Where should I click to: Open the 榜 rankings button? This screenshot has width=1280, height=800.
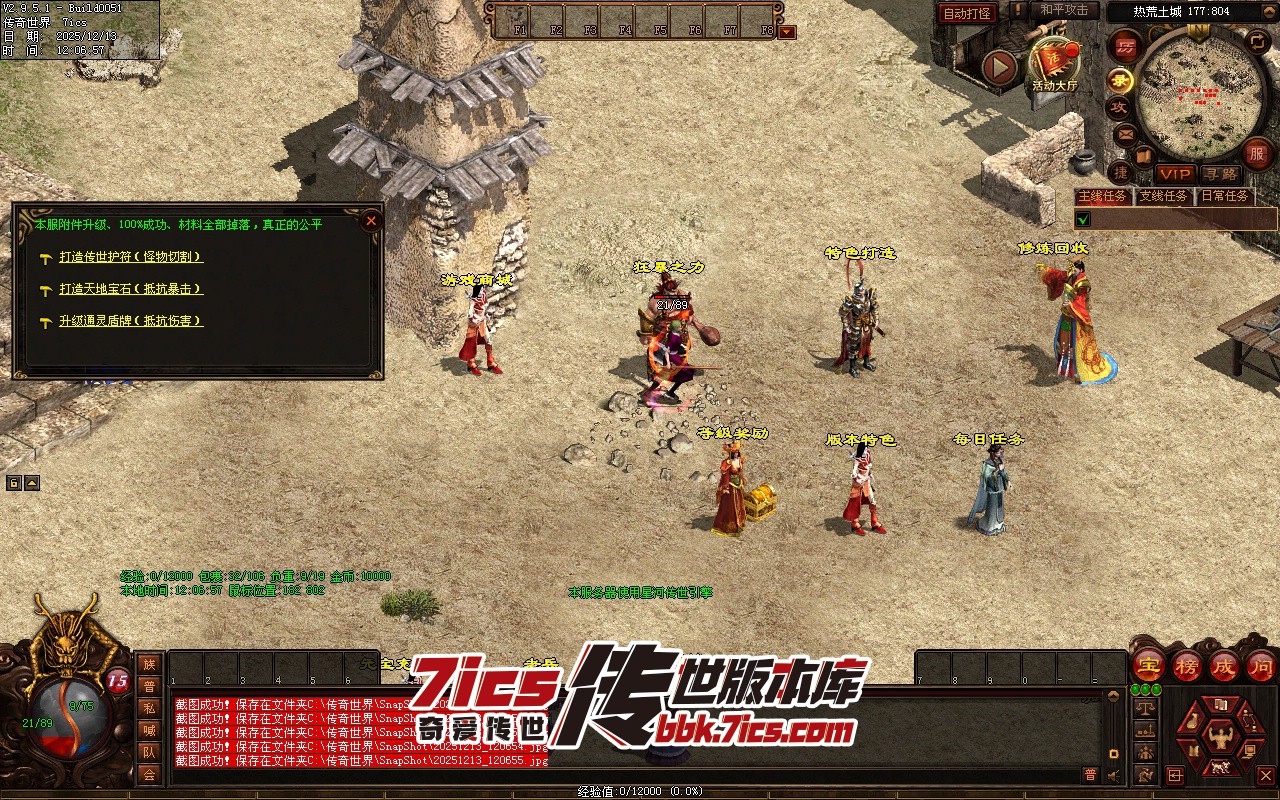tap(1187, 665)
